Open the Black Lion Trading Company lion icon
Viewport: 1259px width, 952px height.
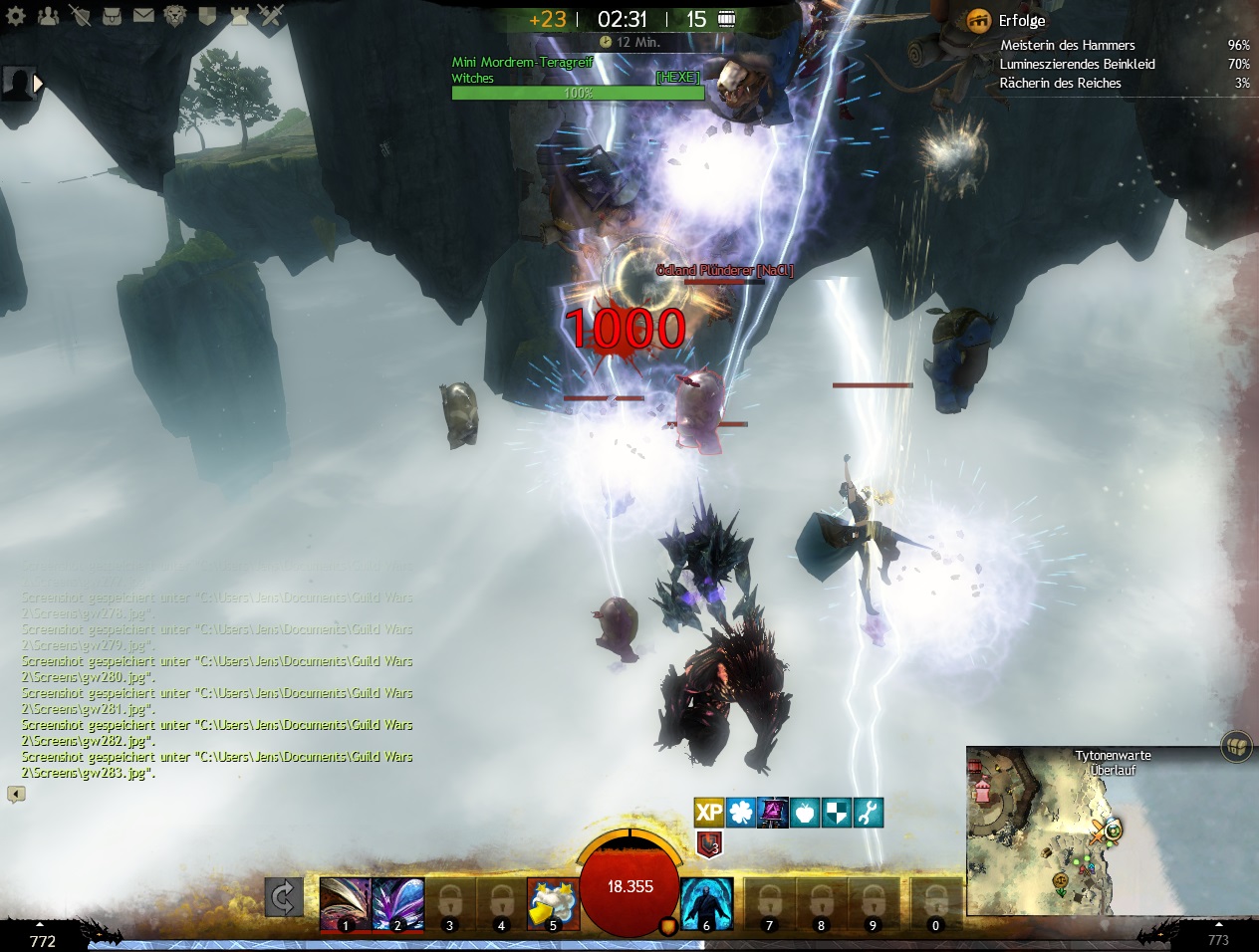point(175,15)
